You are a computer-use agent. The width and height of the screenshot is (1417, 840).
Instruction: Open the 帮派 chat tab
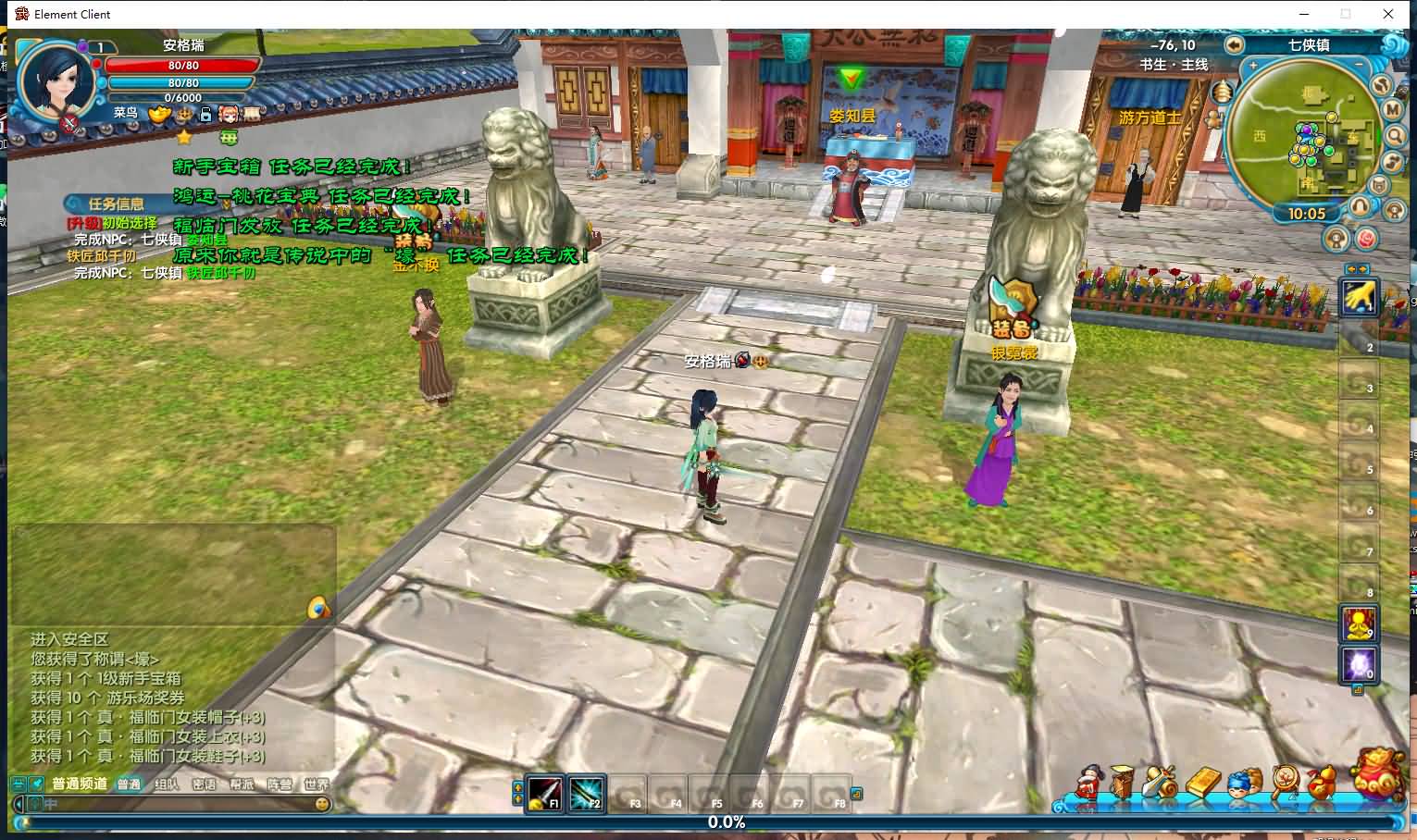coord(242,784)
